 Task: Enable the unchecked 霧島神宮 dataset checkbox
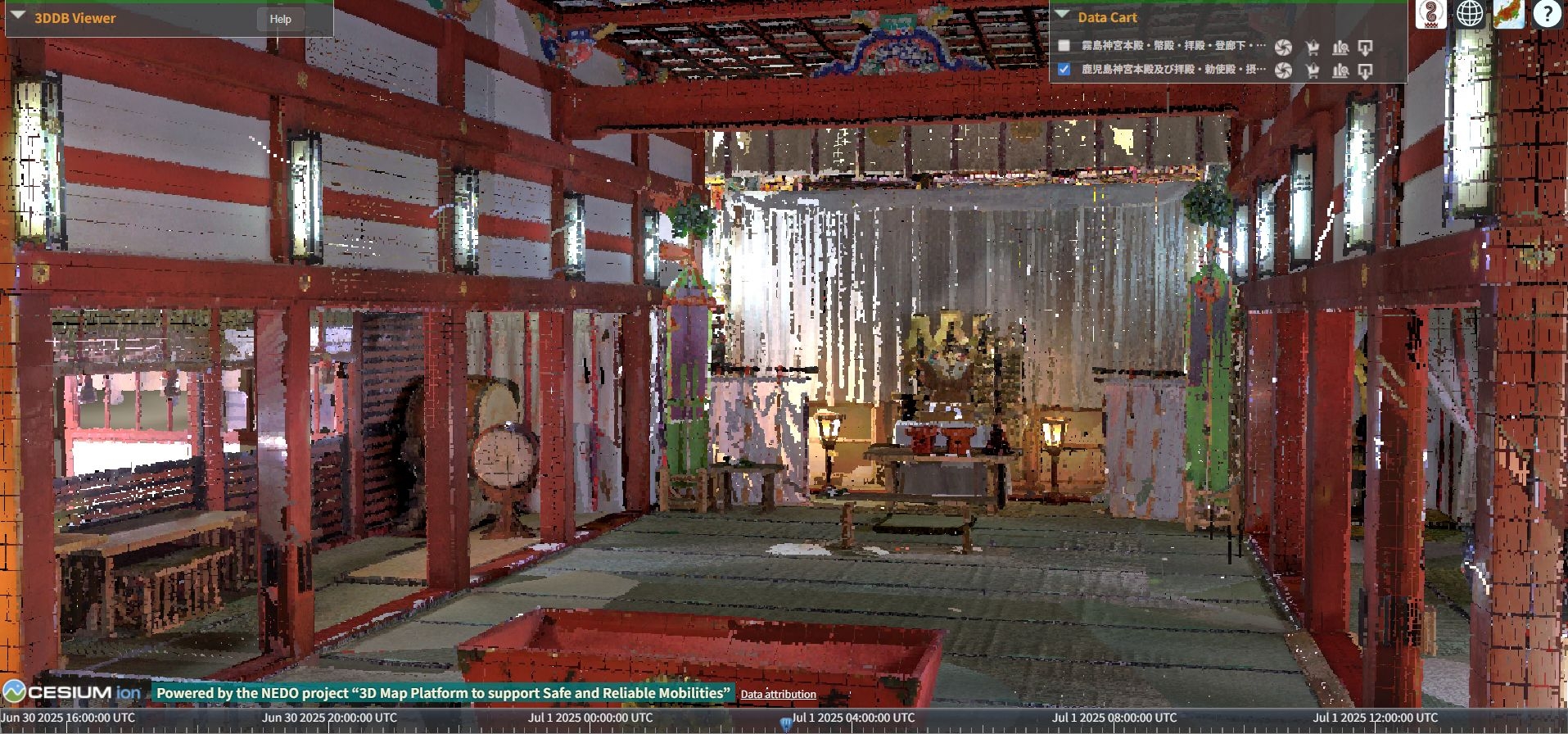tap(1064, 46)
